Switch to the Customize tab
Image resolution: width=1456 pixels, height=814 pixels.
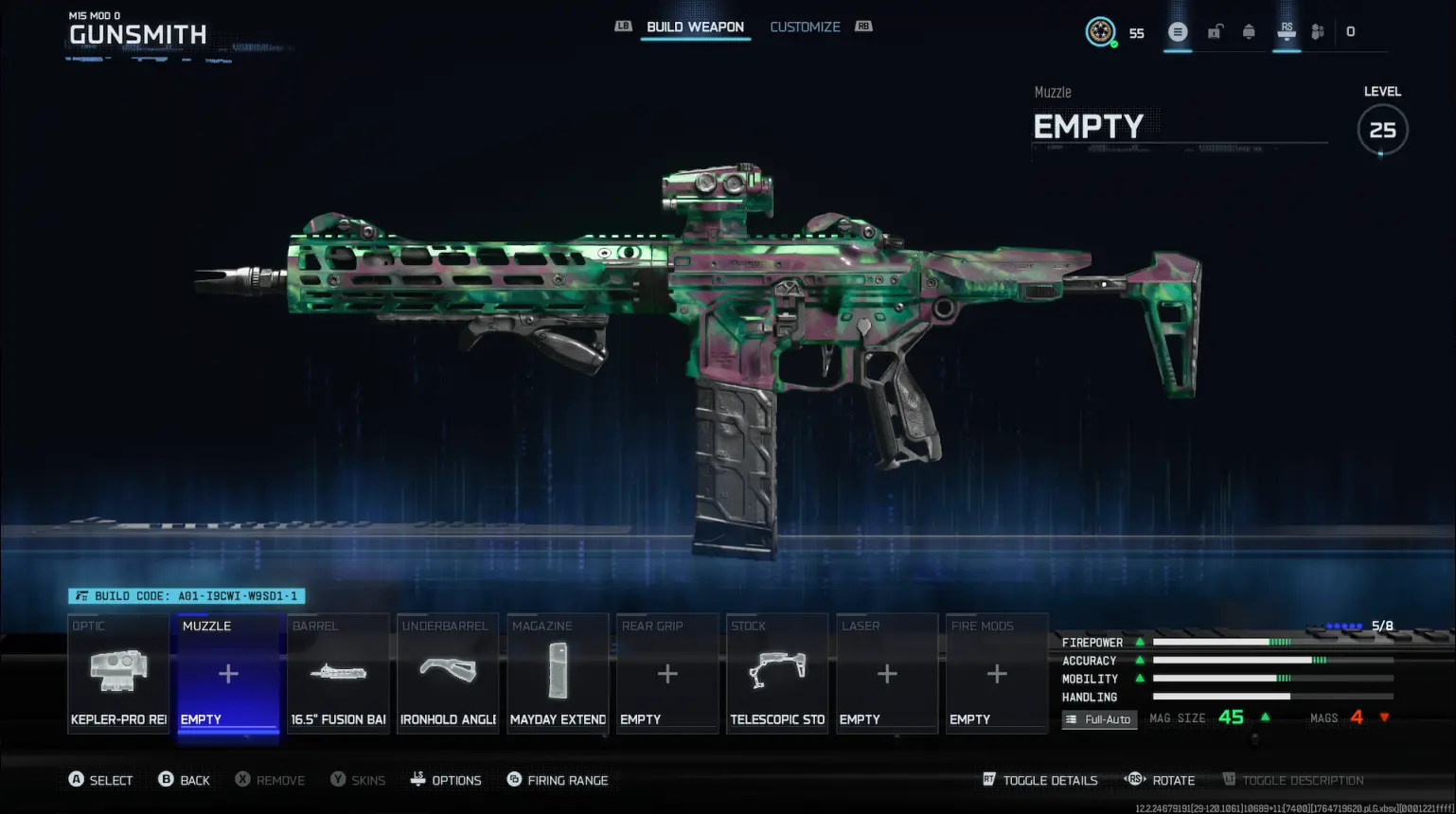(x=806, y=27)
